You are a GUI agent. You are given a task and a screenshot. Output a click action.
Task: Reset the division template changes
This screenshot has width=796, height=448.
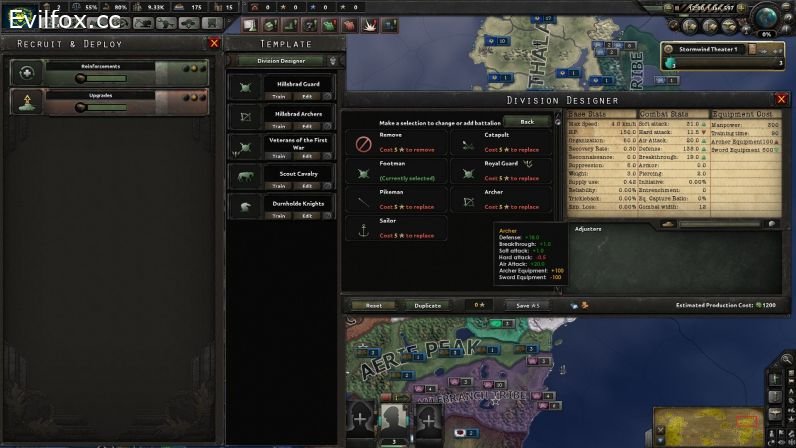pos(374,305)
